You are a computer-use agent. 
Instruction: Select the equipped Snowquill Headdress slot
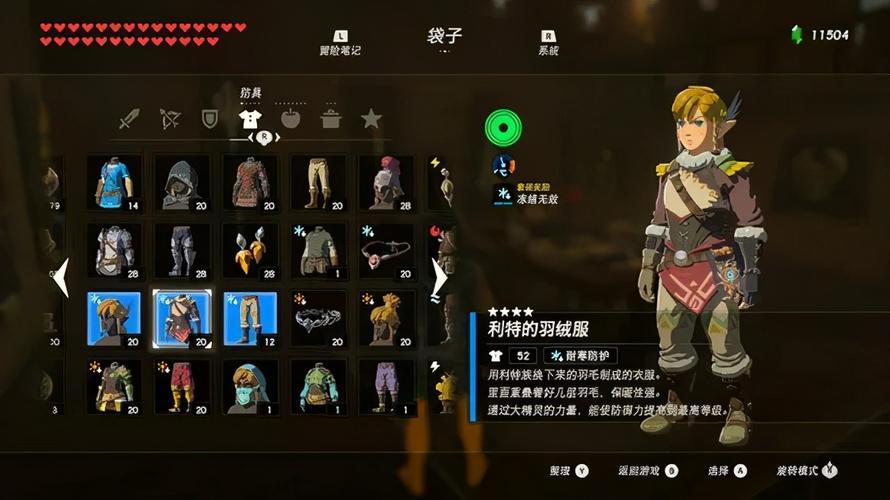coord(114,319)
